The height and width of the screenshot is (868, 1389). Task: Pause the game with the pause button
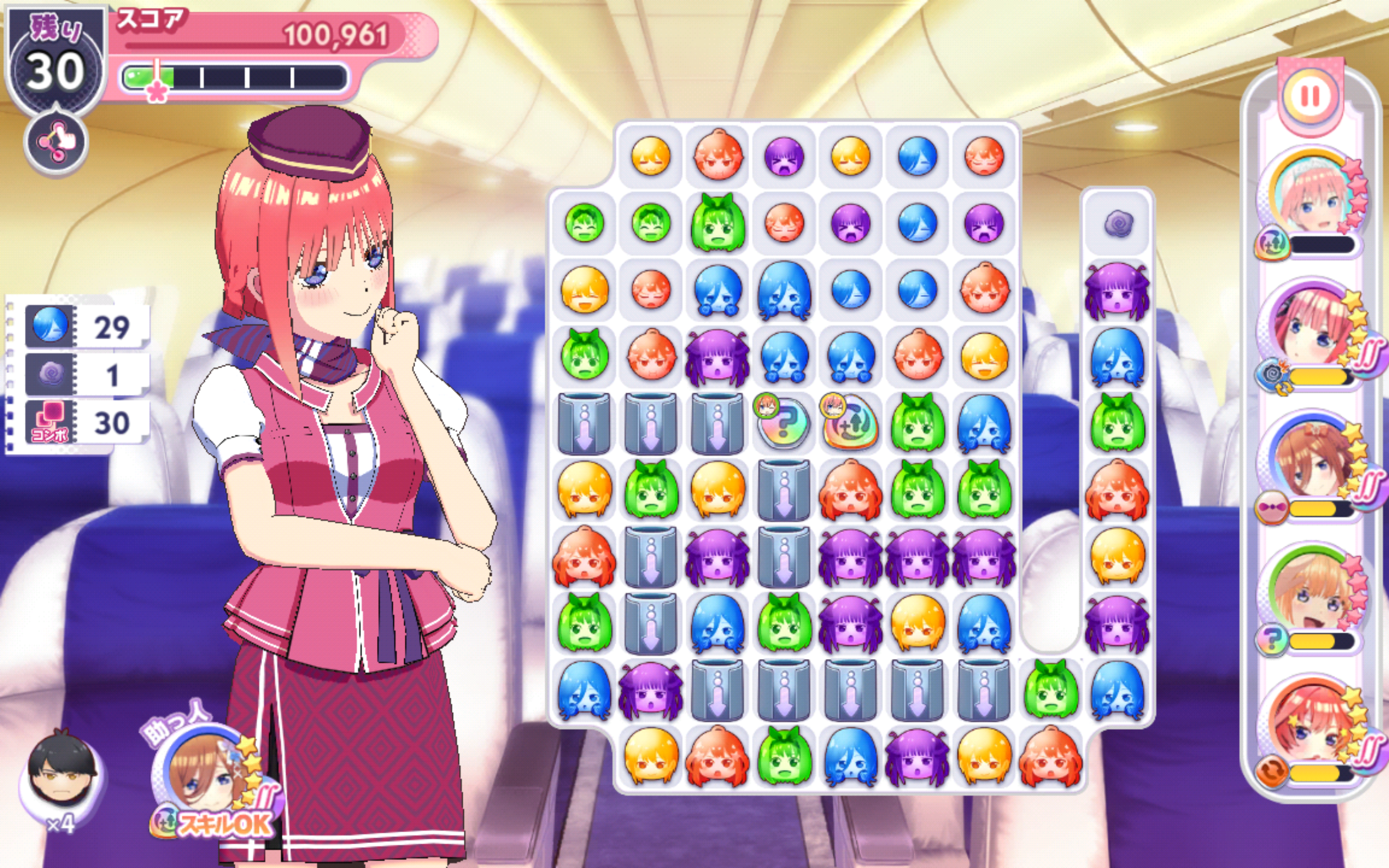click(x=1311, y=97)
